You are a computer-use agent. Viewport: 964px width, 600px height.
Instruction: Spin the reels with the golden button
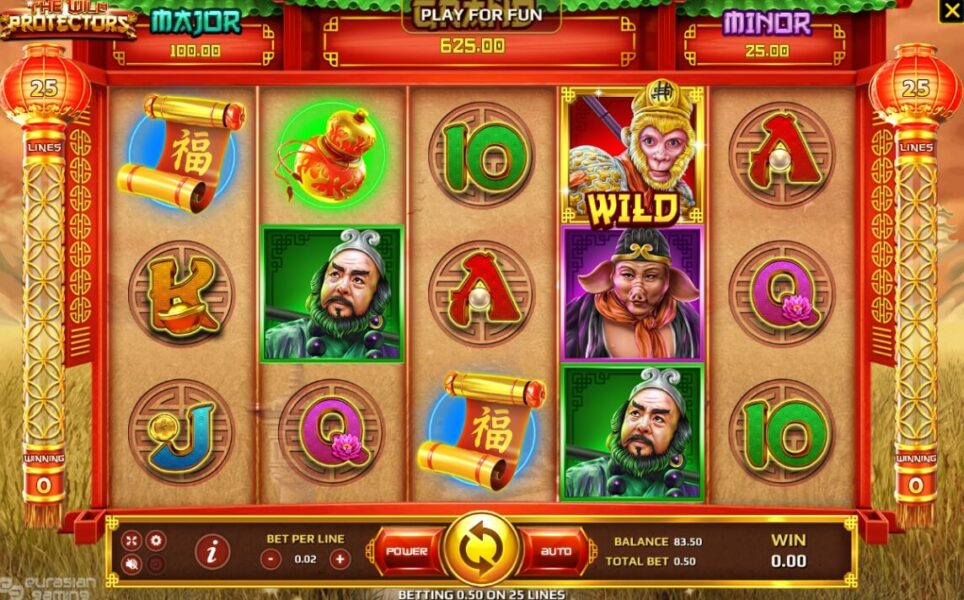(x=481, y=550)
